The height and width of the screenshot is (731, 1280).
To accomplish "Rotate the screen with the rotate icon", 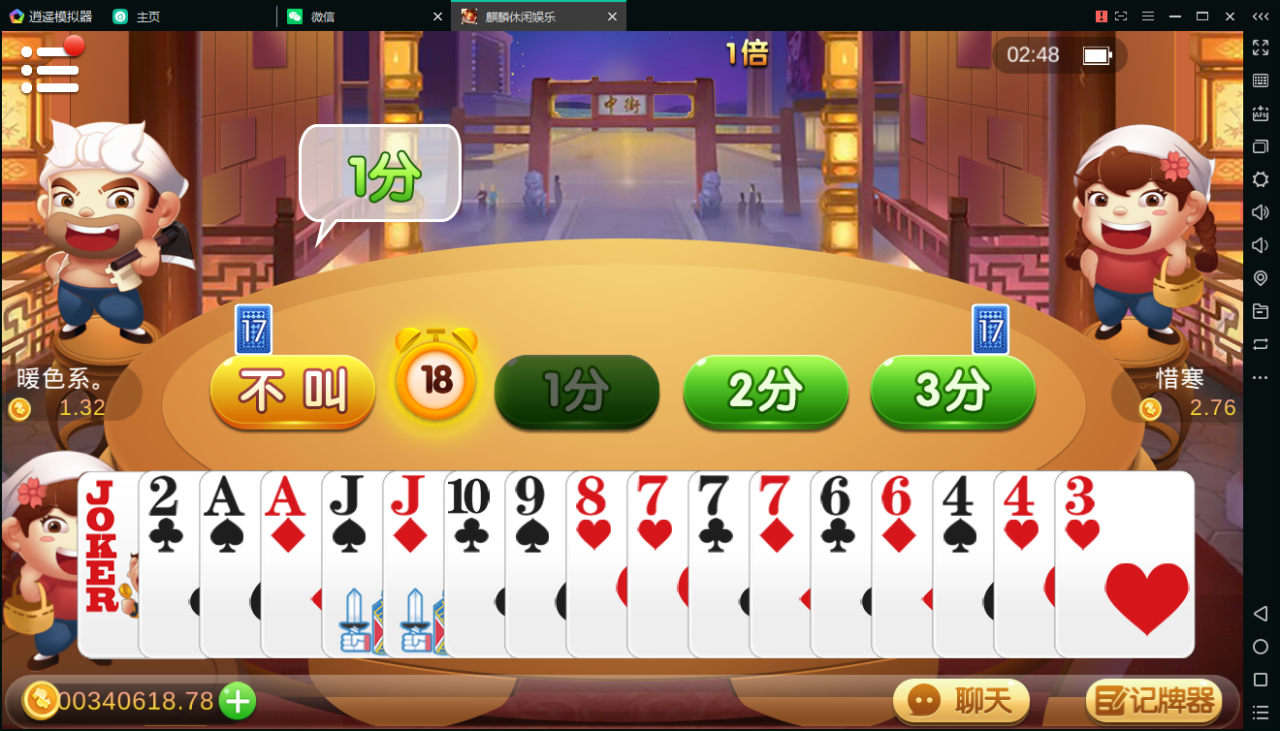I will pyautogui.click(x=1260, y=344).
